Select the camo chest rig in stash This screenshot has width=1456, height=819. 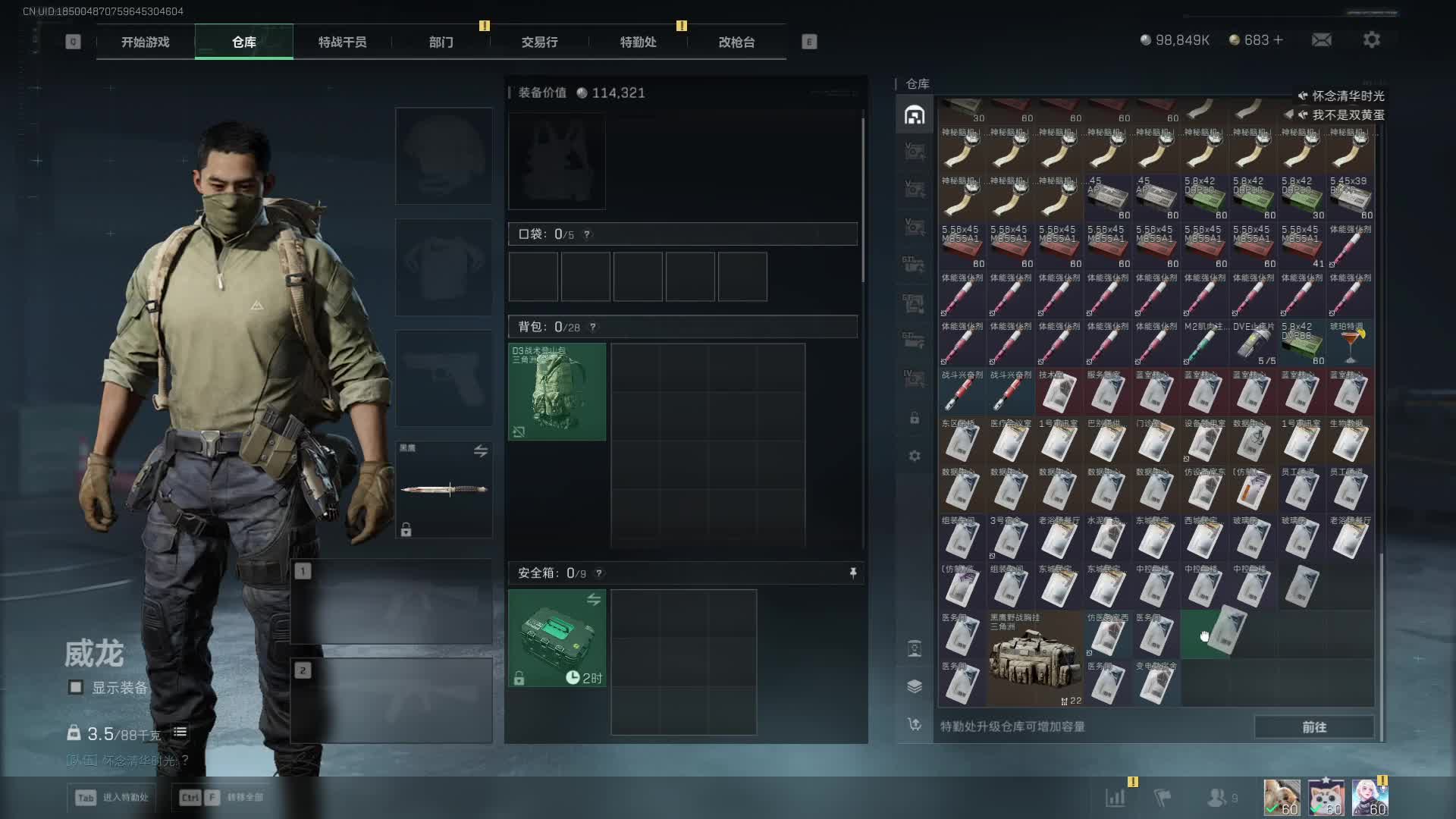pyautogui.click(x=1035, y=659)
